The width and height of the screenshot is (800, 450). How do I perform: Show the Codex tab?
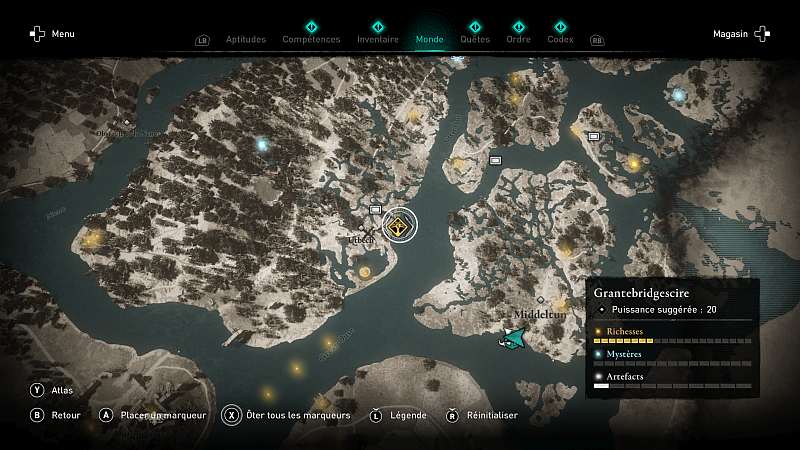coord(560,40)
